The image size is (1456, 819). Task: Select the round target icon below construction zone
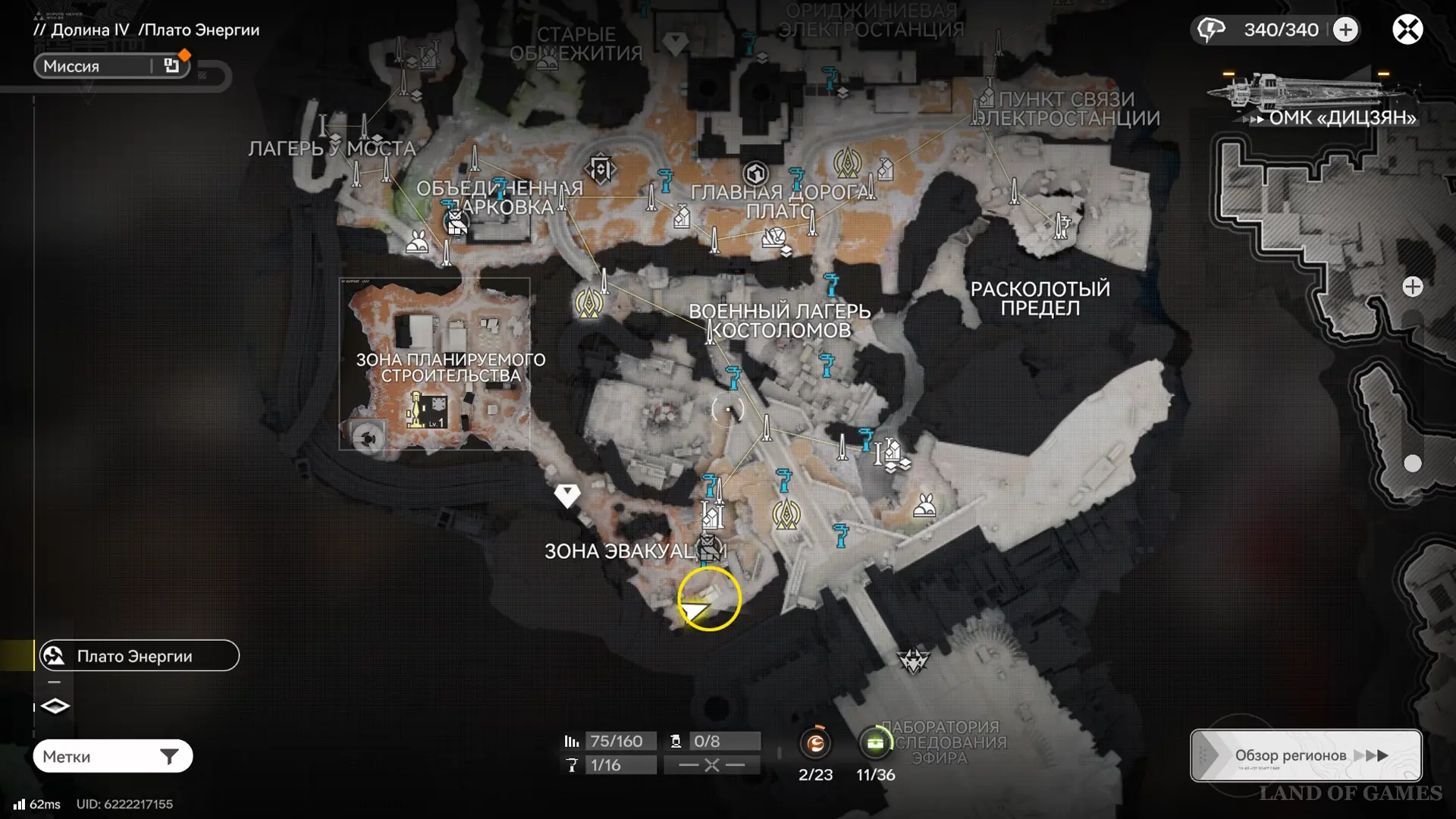[x=369, y=438]
